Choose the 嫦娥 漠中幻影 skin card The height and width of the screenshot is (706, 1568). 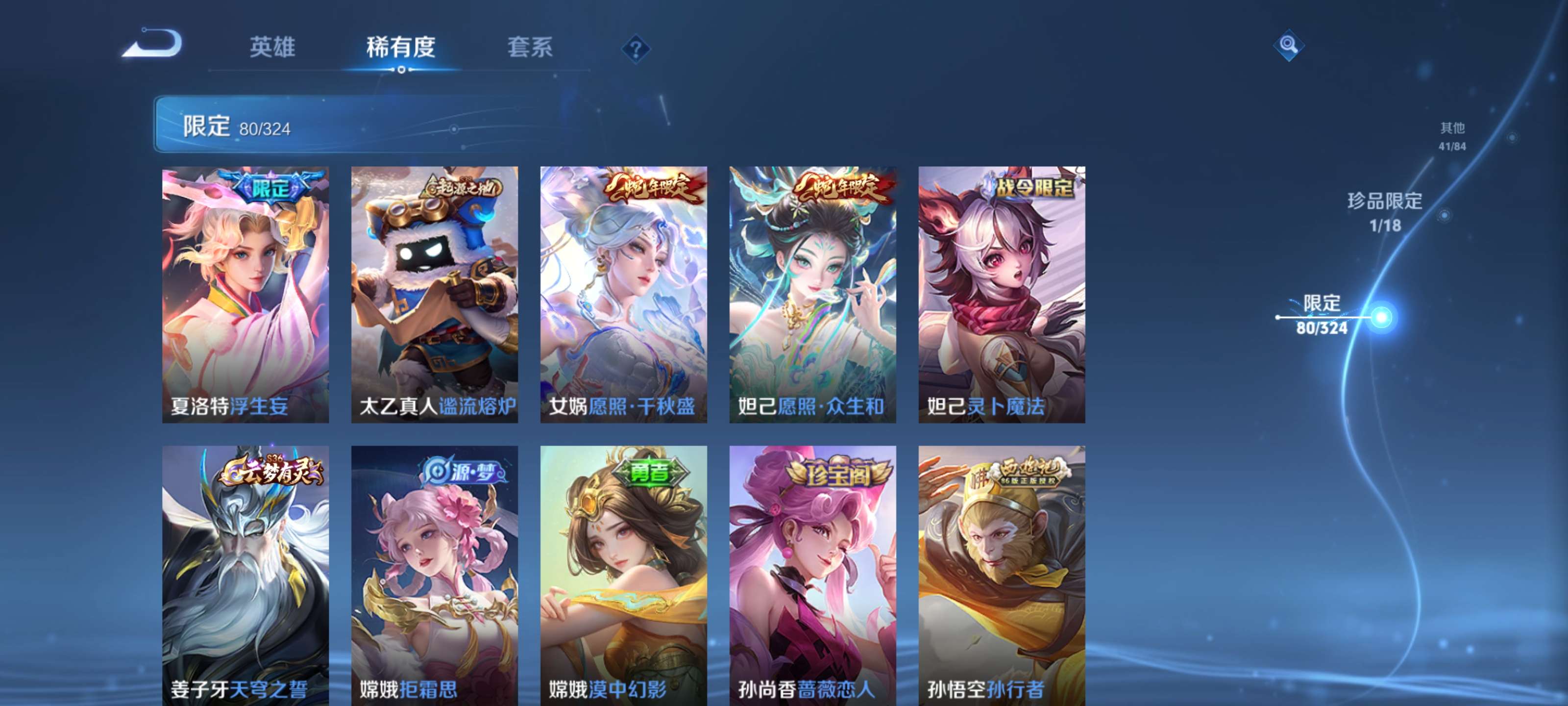[623, 575]
